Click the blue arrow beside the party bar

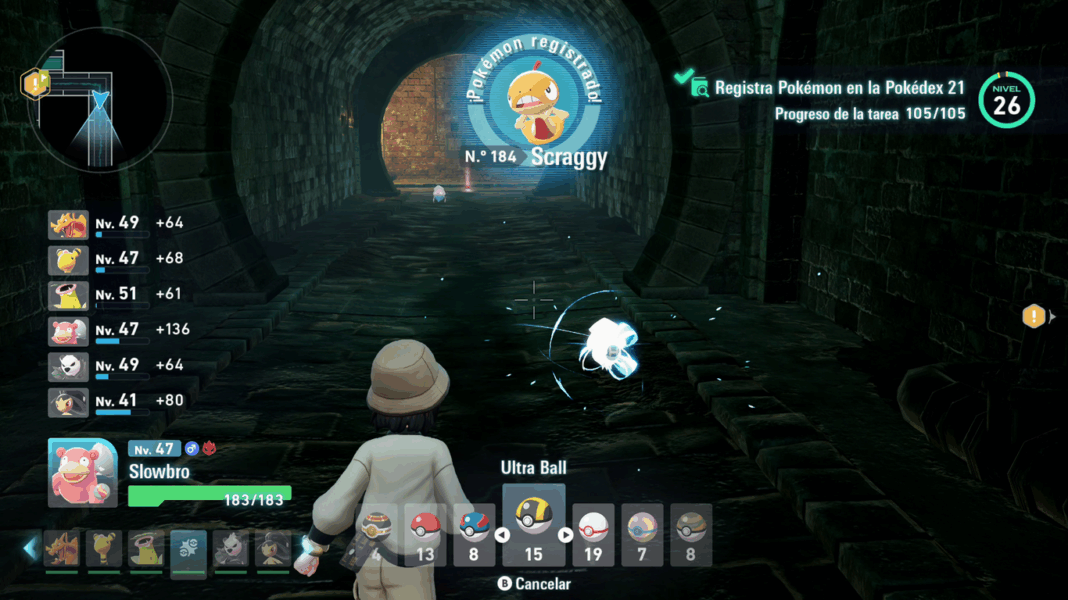(x=30, y=548)
